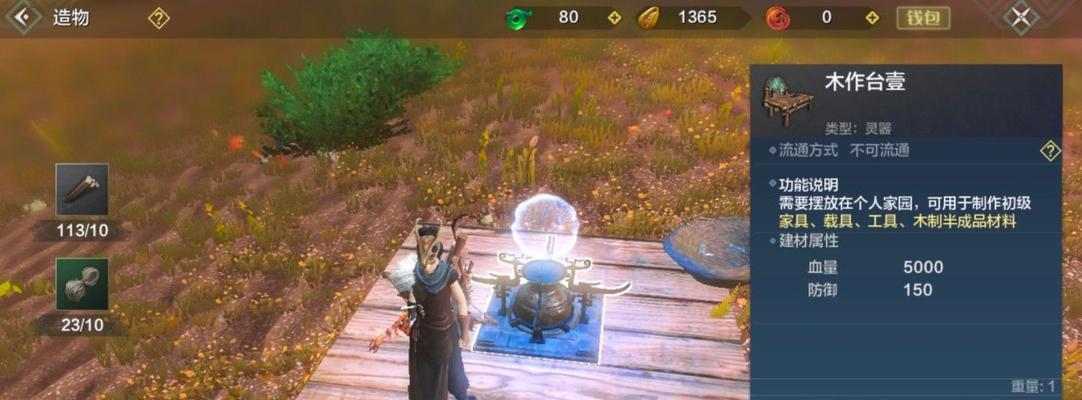Go back using the top-left arrow
1082x400 pixels.
coord(22,17)
